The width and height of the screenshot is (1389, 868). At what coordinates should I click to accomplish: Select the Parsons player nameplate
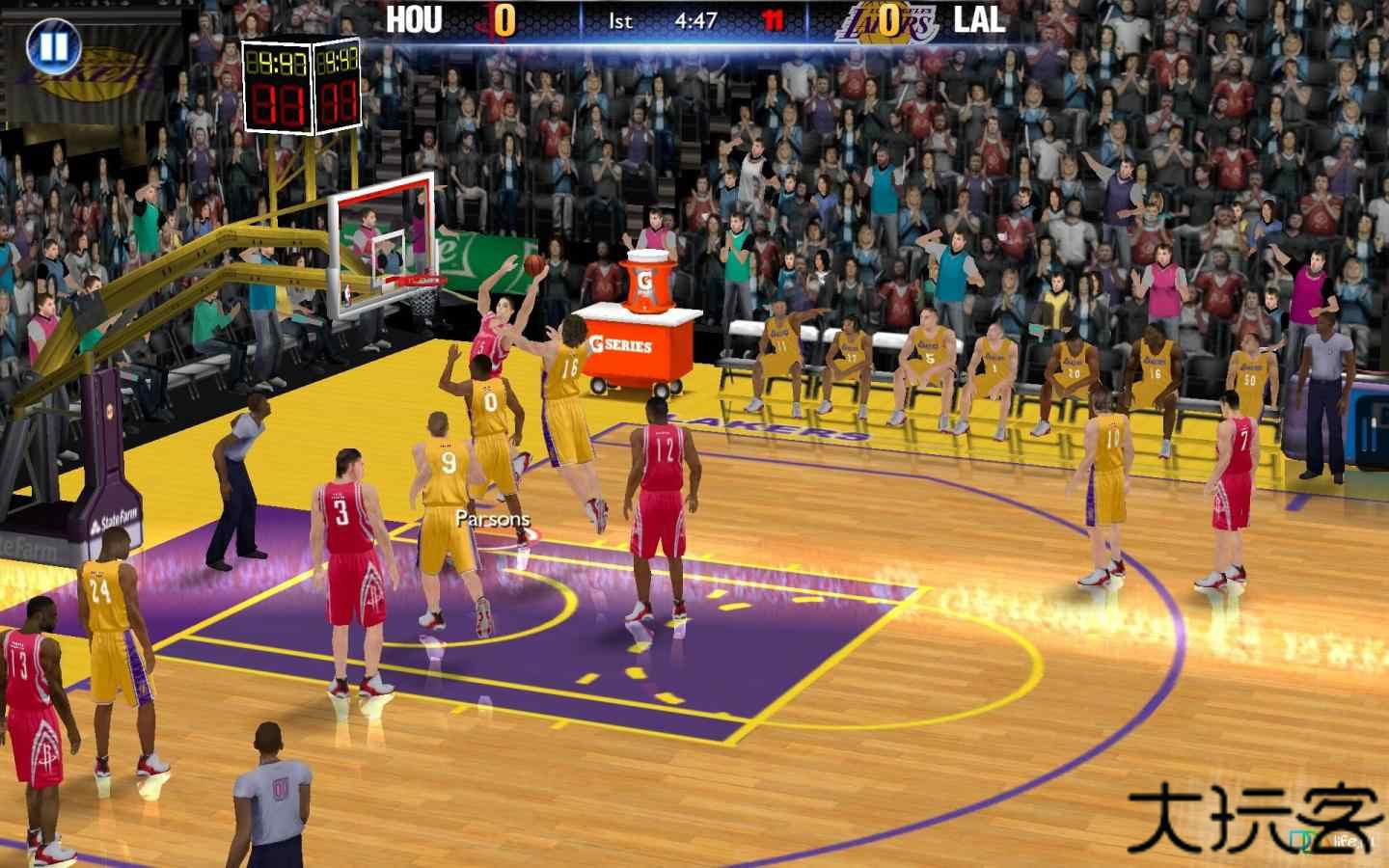(492, 518)
